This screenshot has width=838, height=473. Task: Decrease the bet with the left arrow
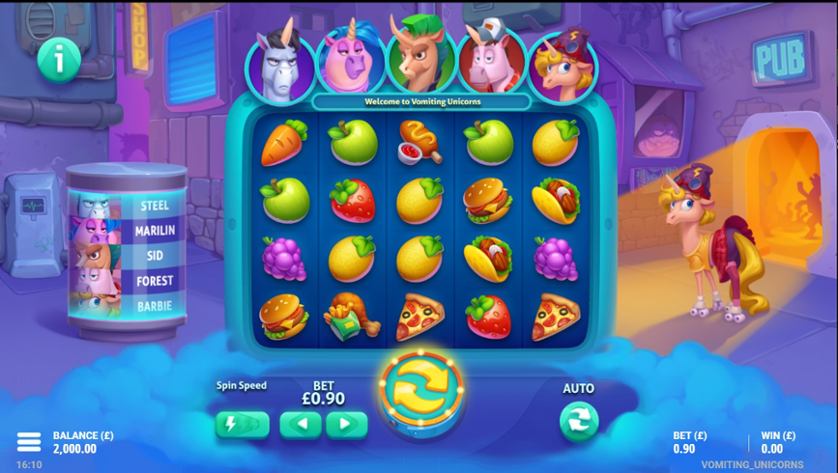click(300, 424)
